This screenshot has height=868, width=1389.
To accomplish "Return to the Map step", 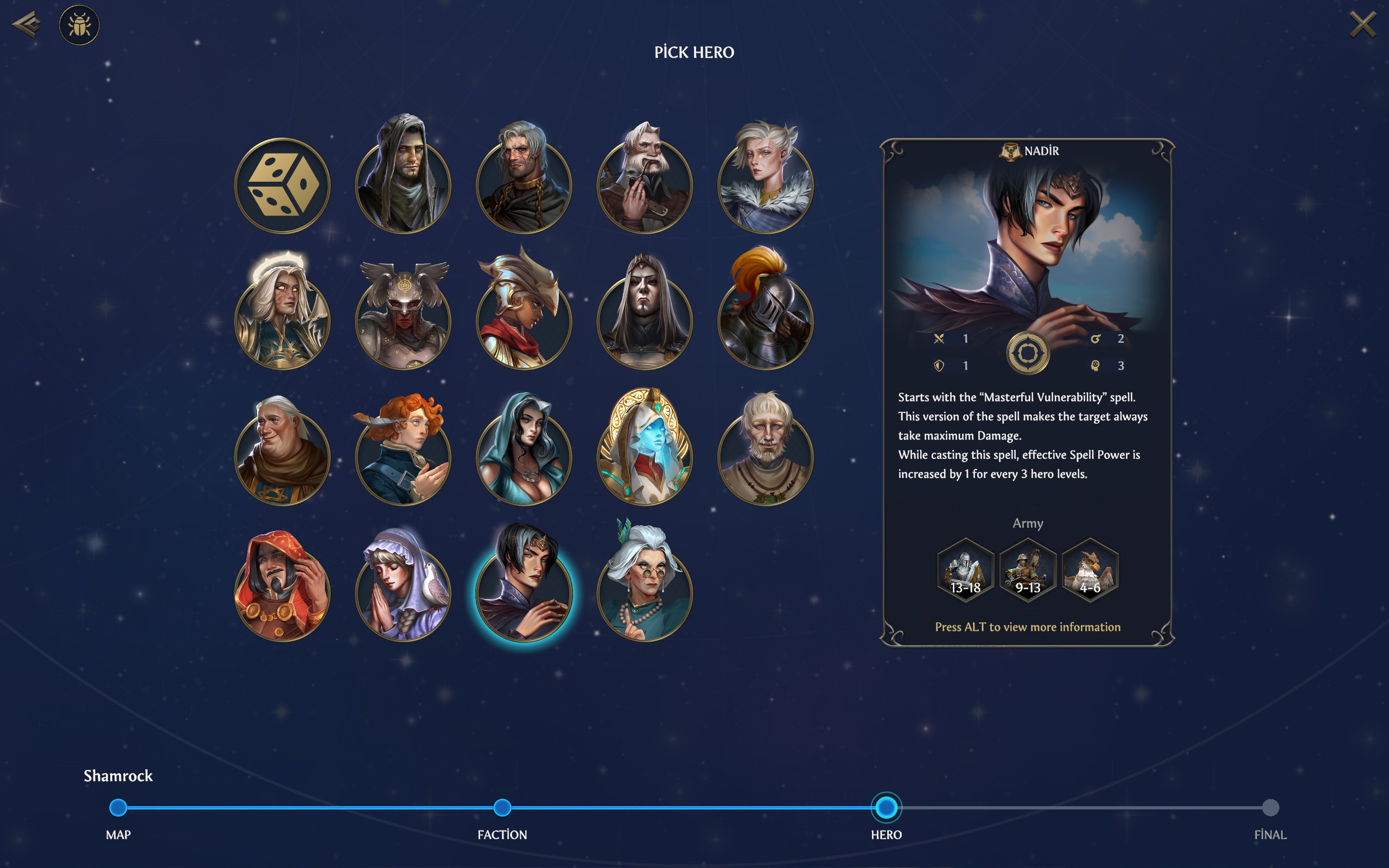I will coord(118,807).
